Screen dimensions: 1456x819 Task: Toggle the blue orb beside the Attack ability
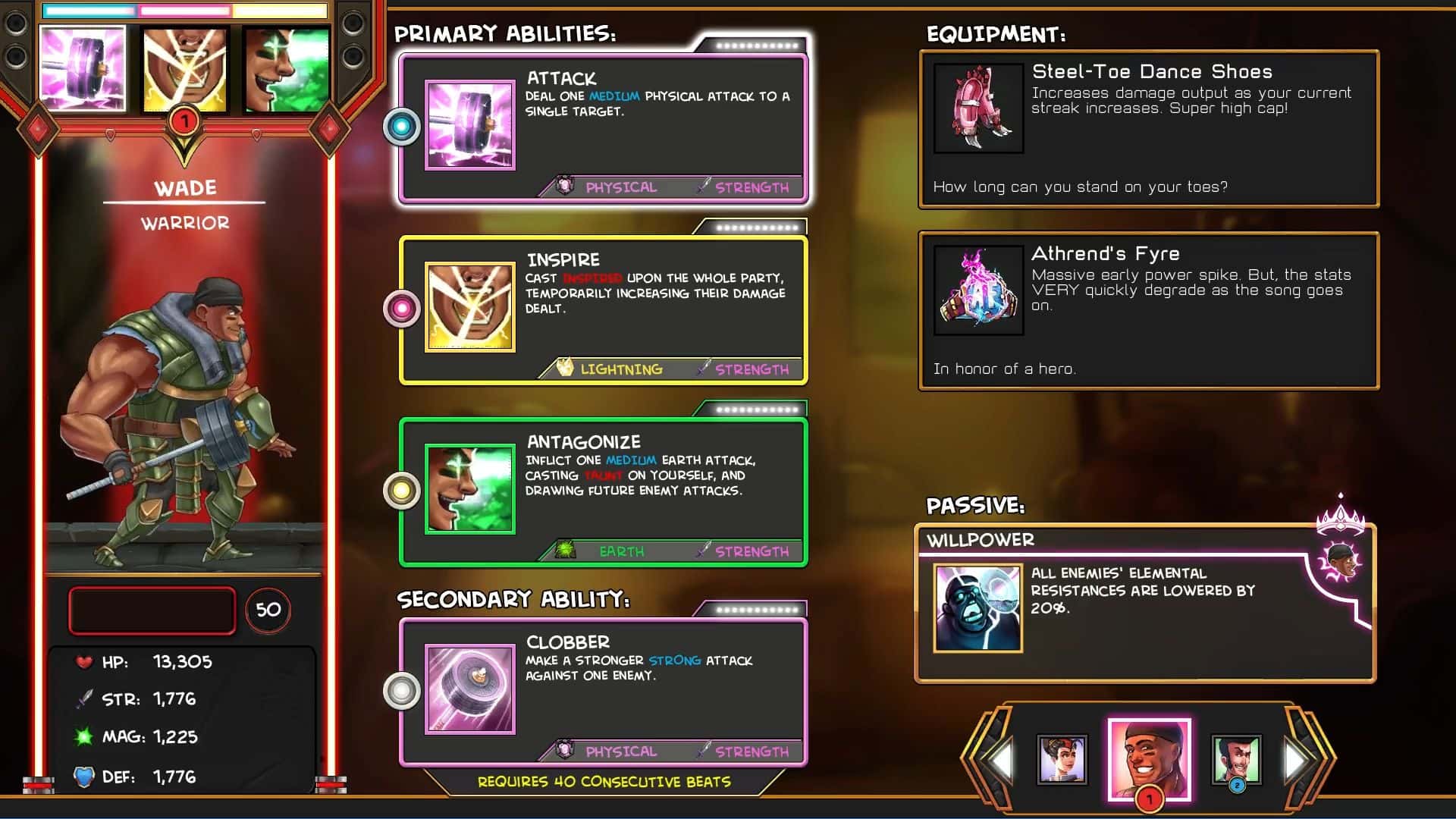click(400, 127)
